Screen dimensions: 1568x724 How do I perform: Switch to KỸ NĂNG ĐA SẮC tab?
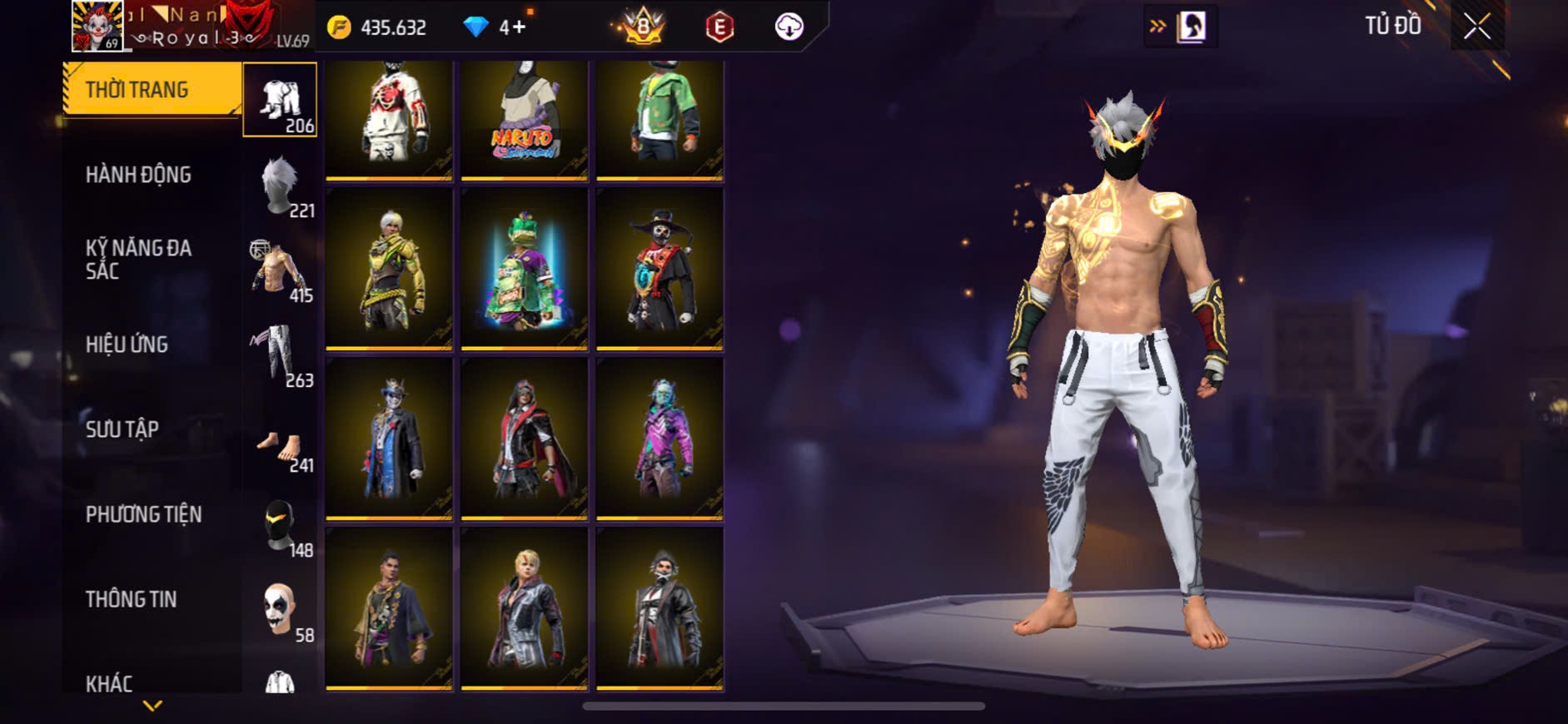click(138, 260)
